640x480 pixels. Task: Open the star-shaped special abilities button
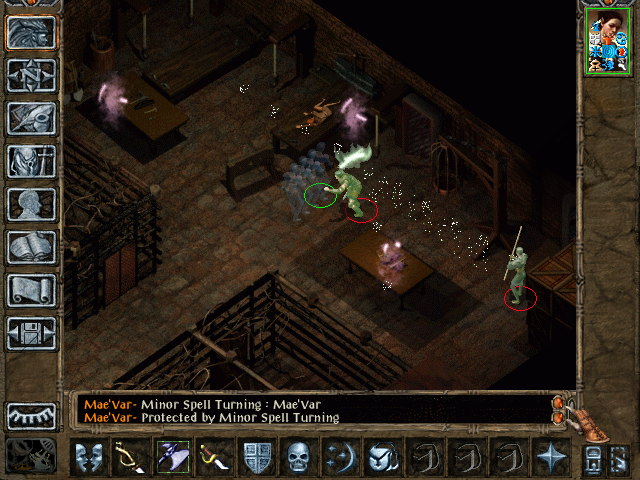pyautogui.click(x=550, y=458)
